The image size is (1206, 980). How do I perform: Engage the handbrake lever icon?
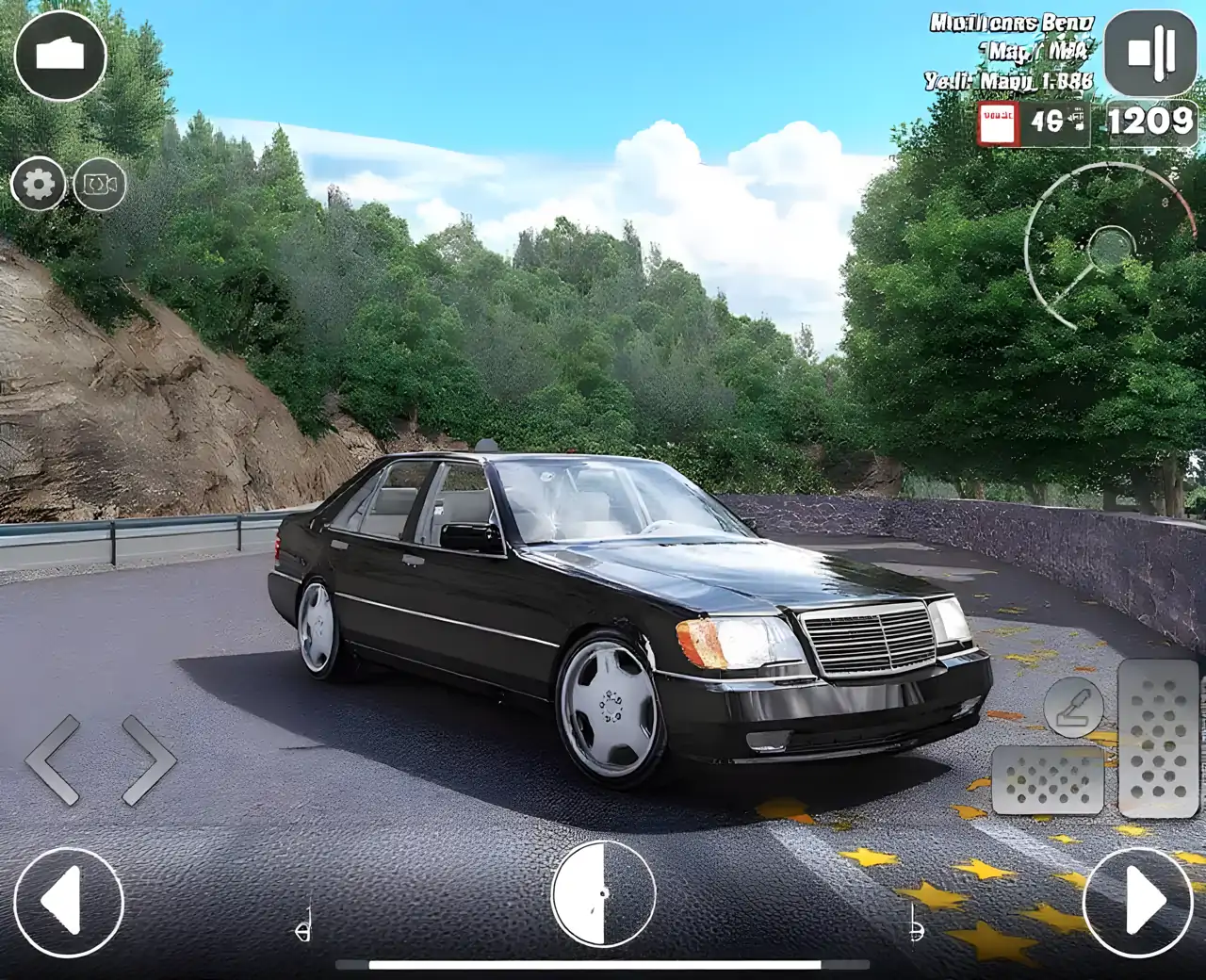click(x=1073, y=707)
